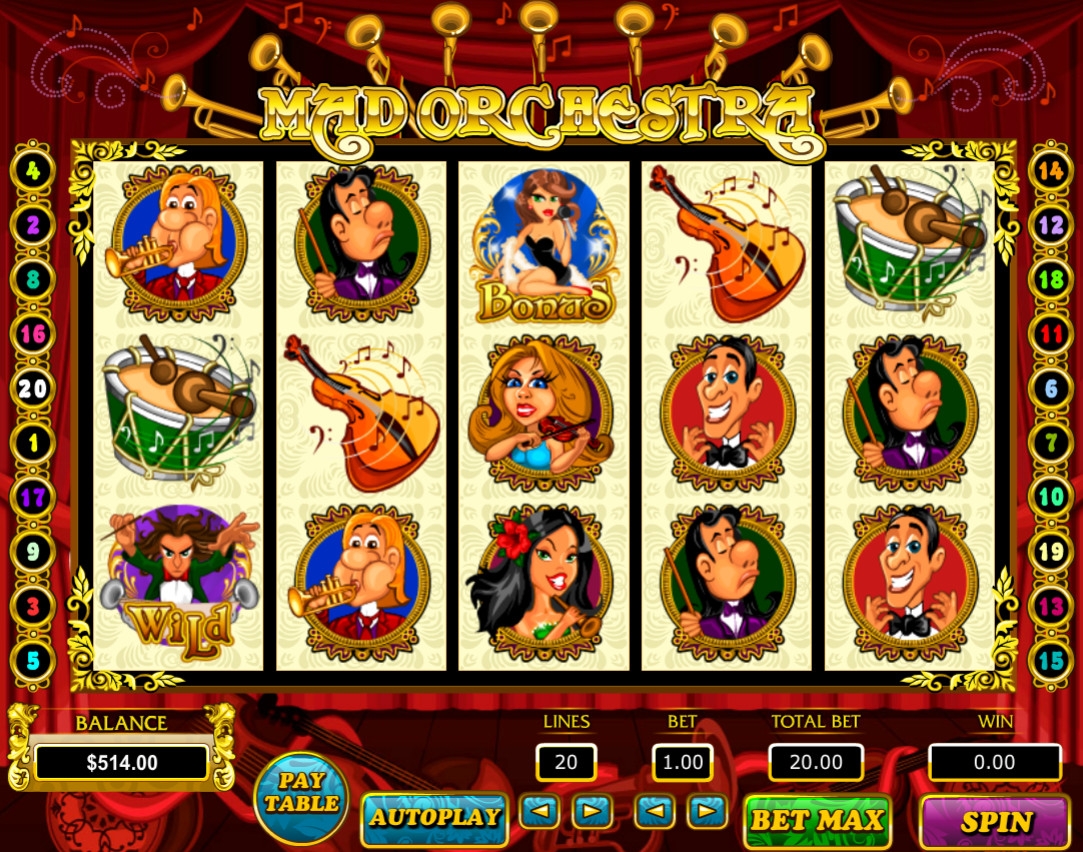Screen dimensions: 1083x852
Task: Increase the number of lines
Action: (592, 811)
